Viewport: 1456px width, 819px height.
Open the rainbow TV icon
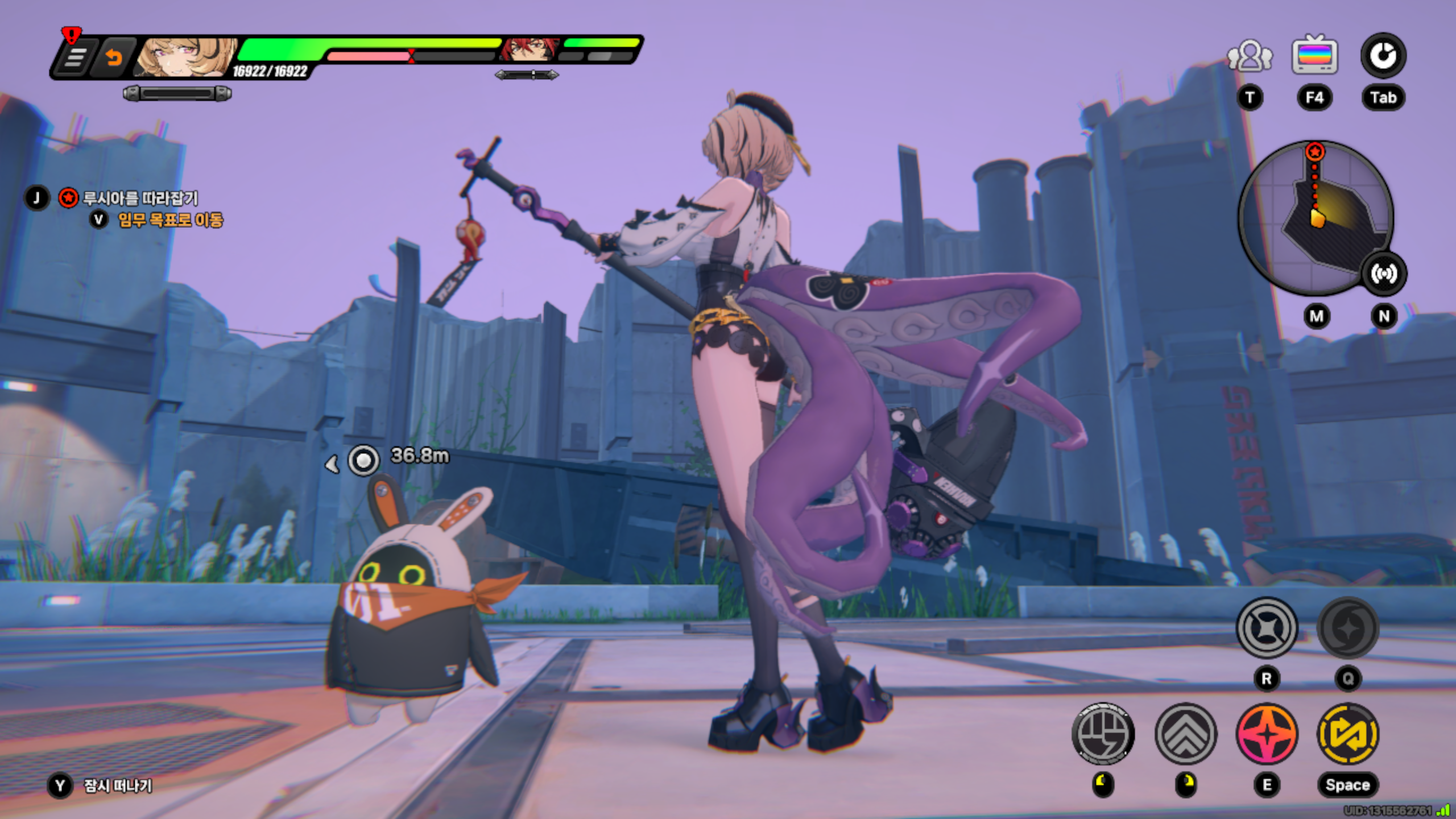(1314, 56)
